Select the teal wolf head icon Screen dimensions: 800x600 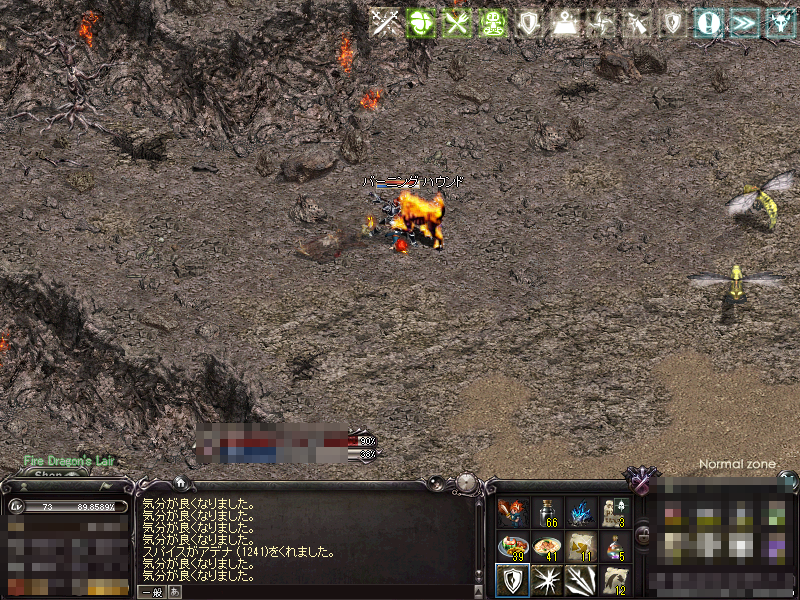coord(778,23)
